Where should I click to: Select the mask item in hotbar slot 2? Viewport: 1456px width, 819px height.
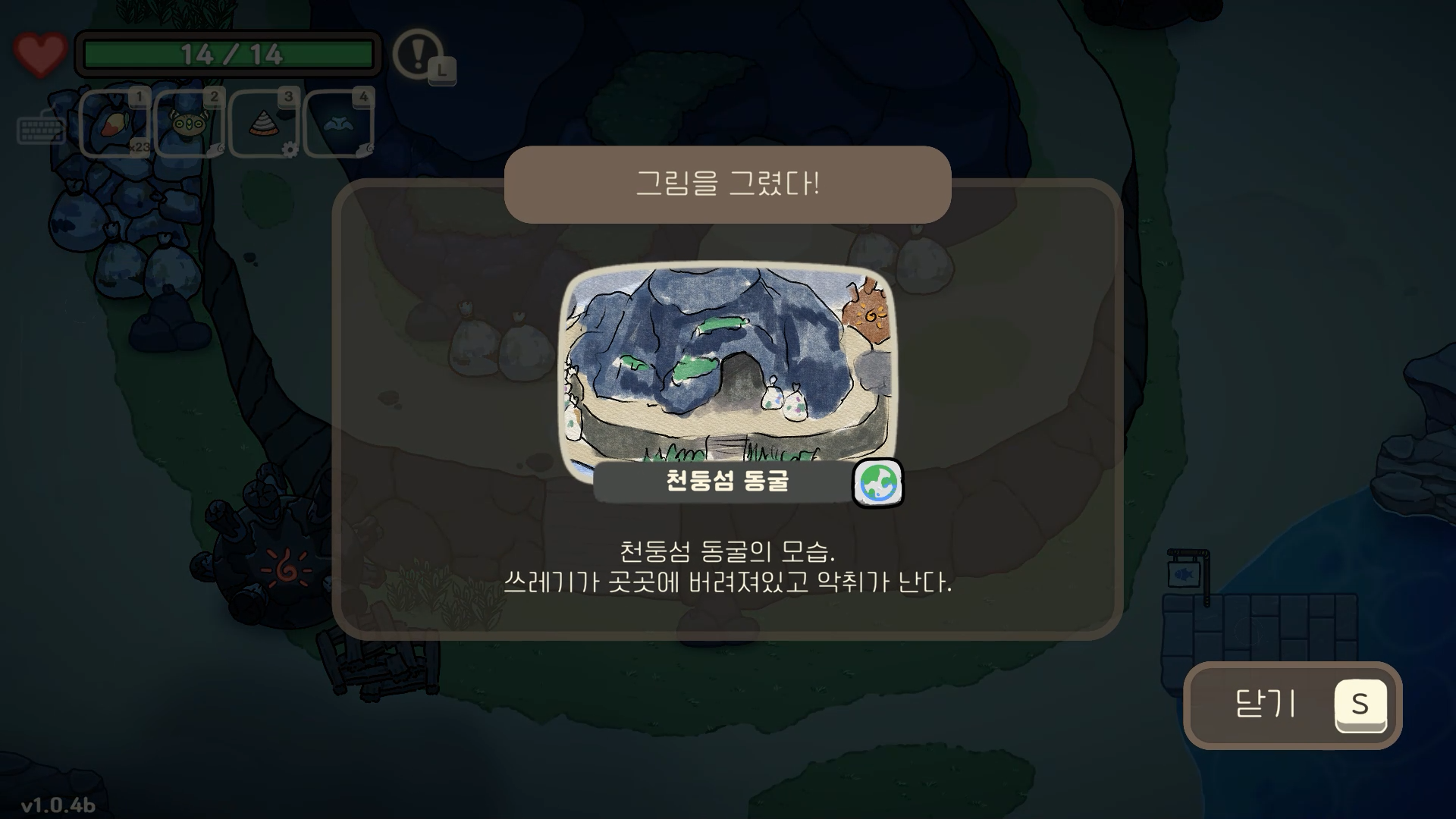[190, 124]
